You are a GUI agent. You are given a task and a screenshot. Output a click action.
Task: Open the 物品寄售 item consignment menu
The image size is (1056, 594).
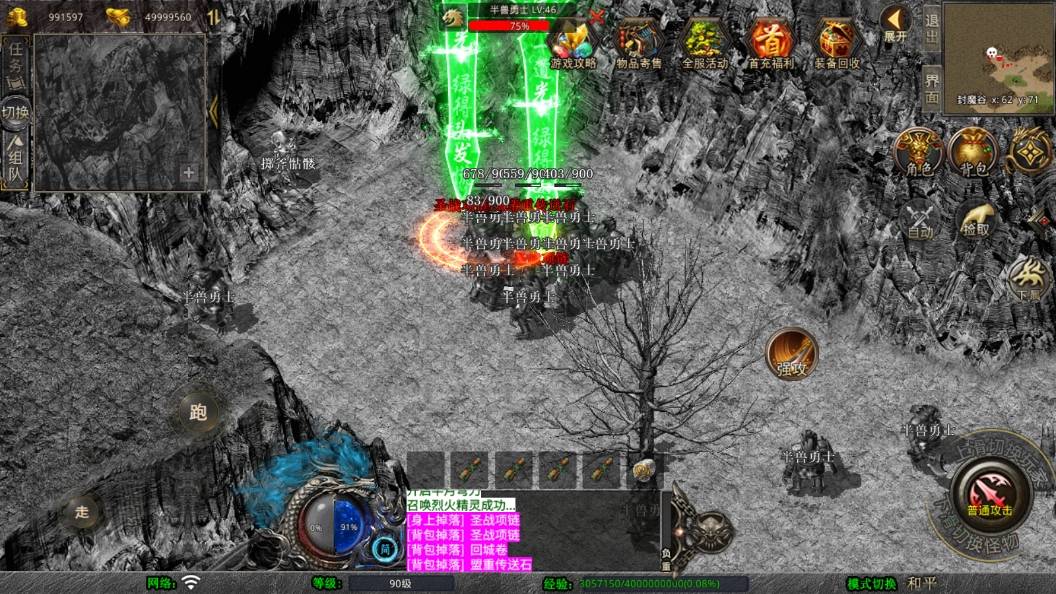(640, 44)
